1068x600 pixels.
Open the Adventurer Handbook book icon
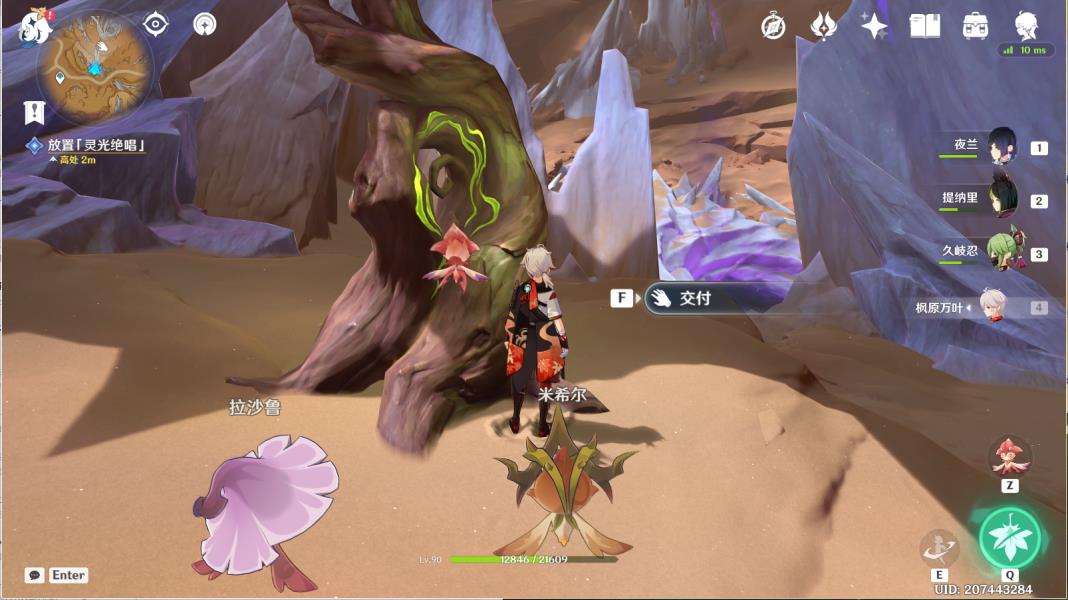click(925, 27)
